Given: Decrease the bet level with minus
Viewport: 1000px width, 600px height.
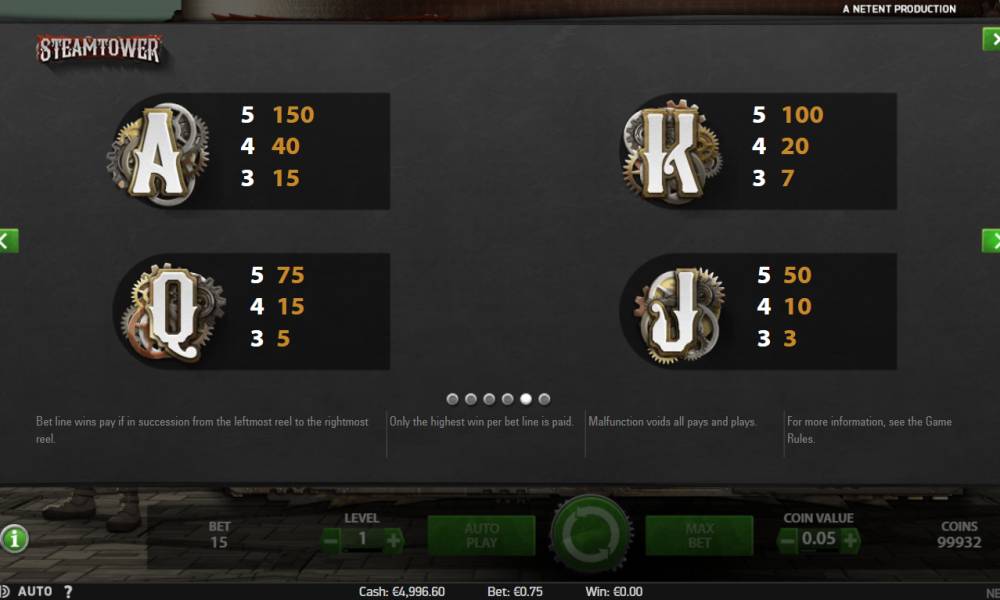Looking at the screenshot, I should pyautogui.click(x=331, y=540).
